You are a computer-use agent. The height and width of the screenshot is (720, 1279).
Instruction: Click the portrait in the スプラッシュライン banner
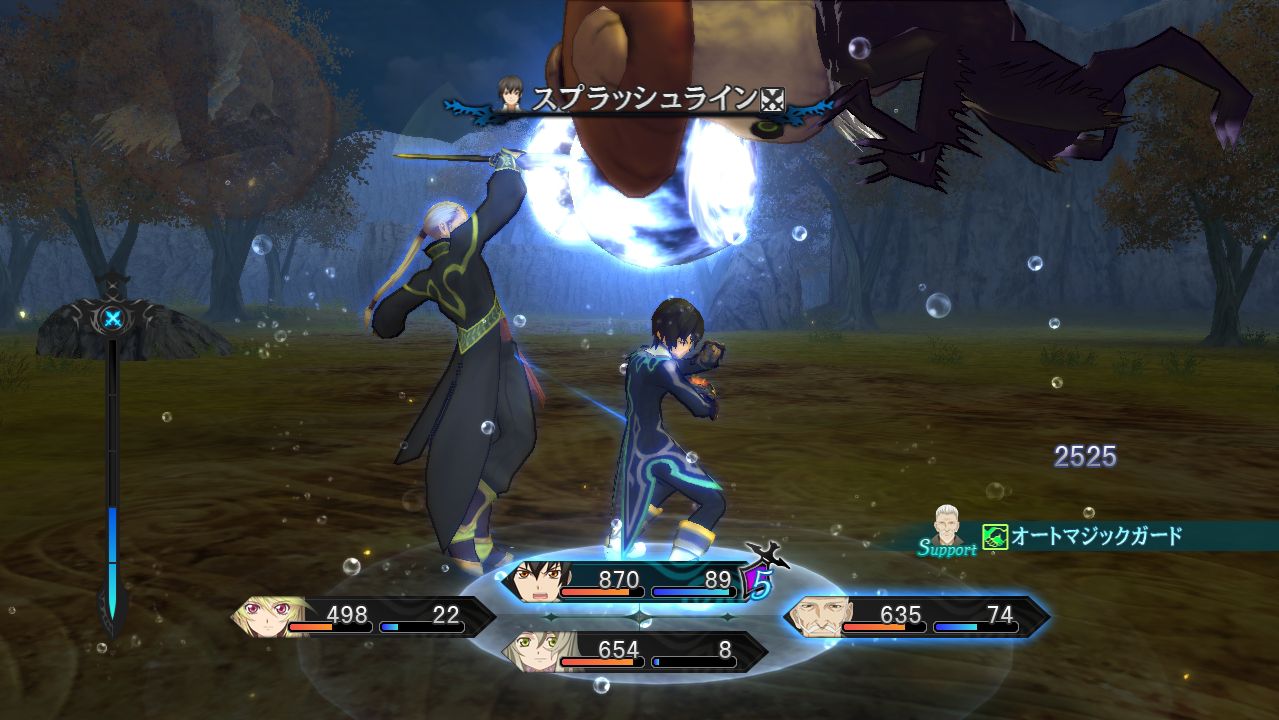click(x=514, y=98)
